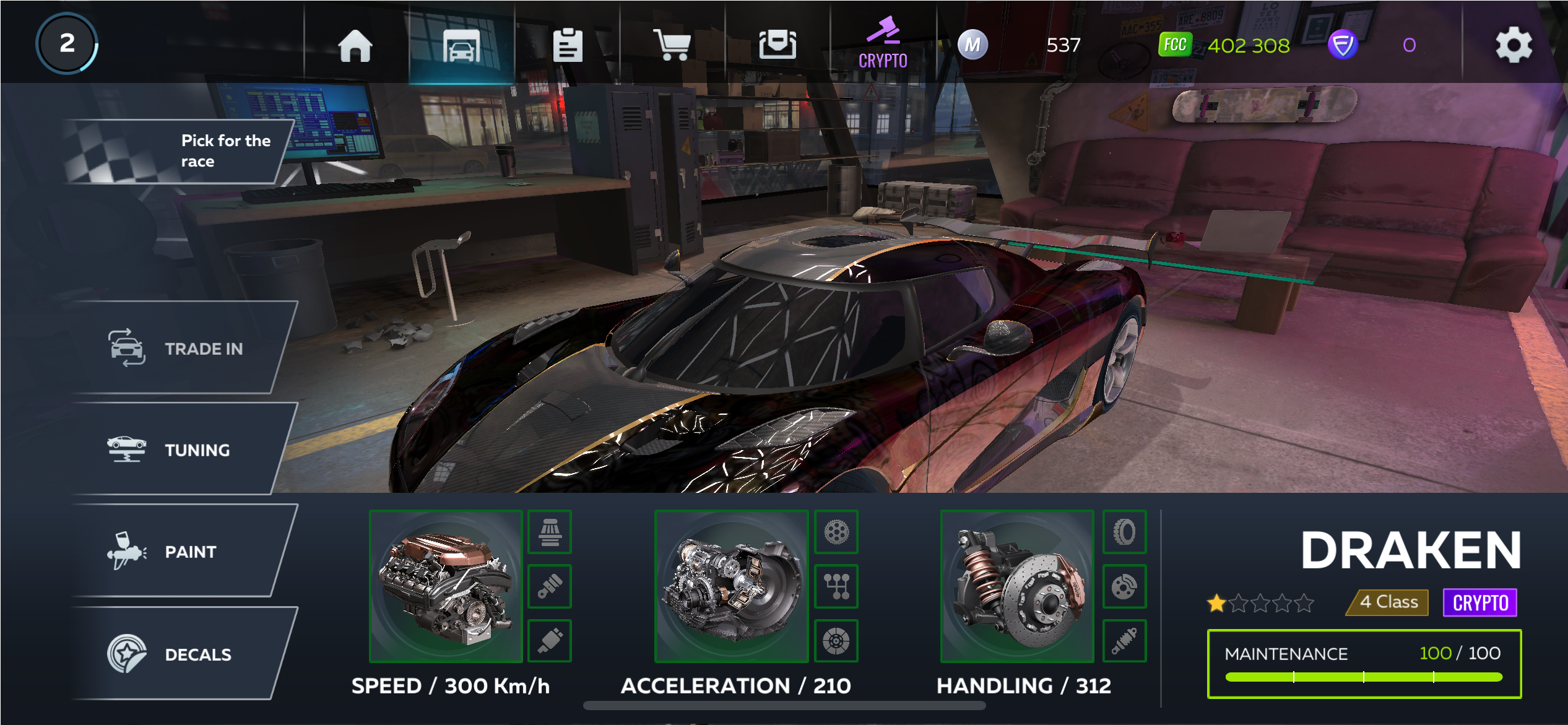This screenshot has height=725, width=1568.
Task: Select the garage tab icon
Action: tap(461, 45)
